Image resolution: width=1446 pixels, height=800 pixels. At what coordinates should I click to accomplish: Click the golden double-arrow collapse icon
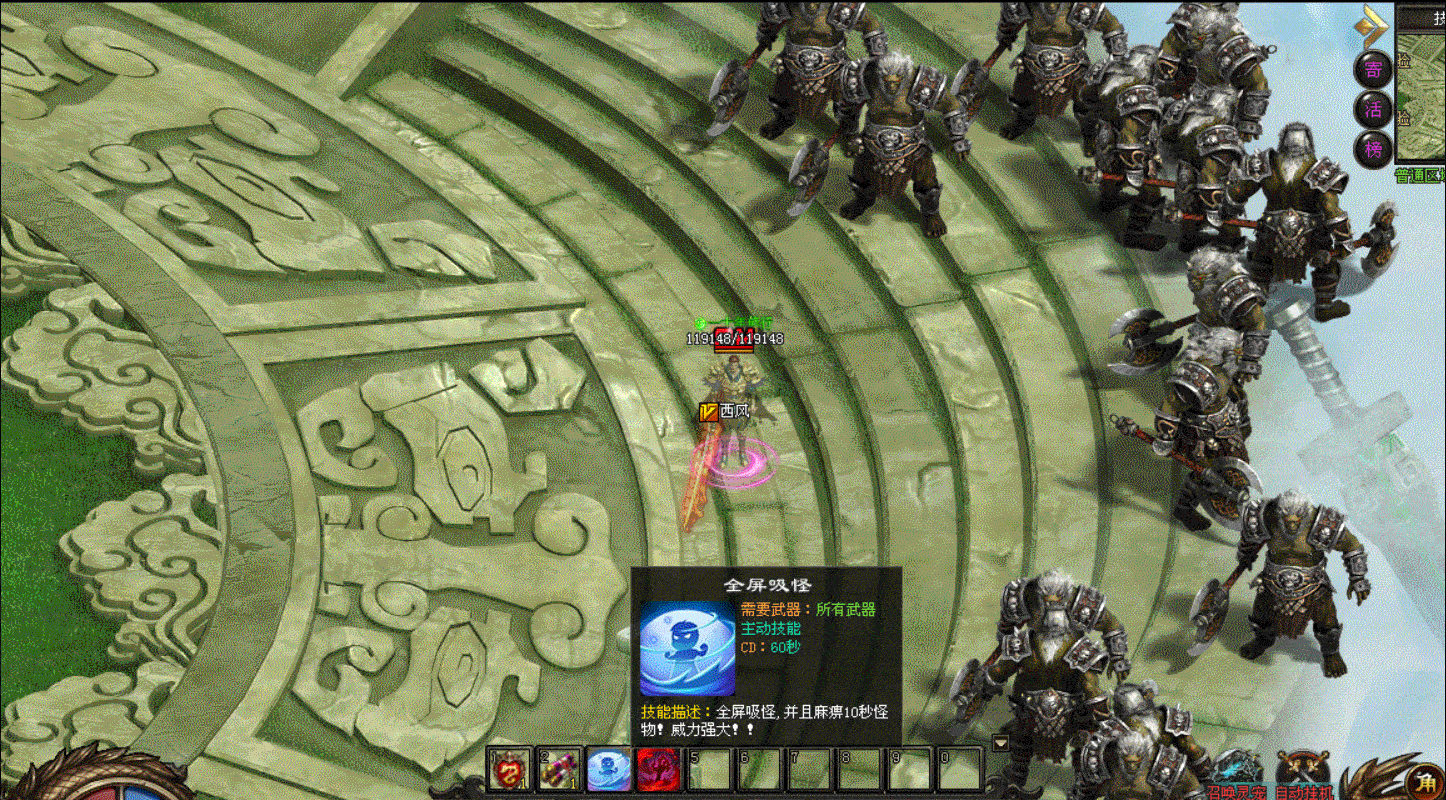pyautogui.click(x=1372, y=27)
